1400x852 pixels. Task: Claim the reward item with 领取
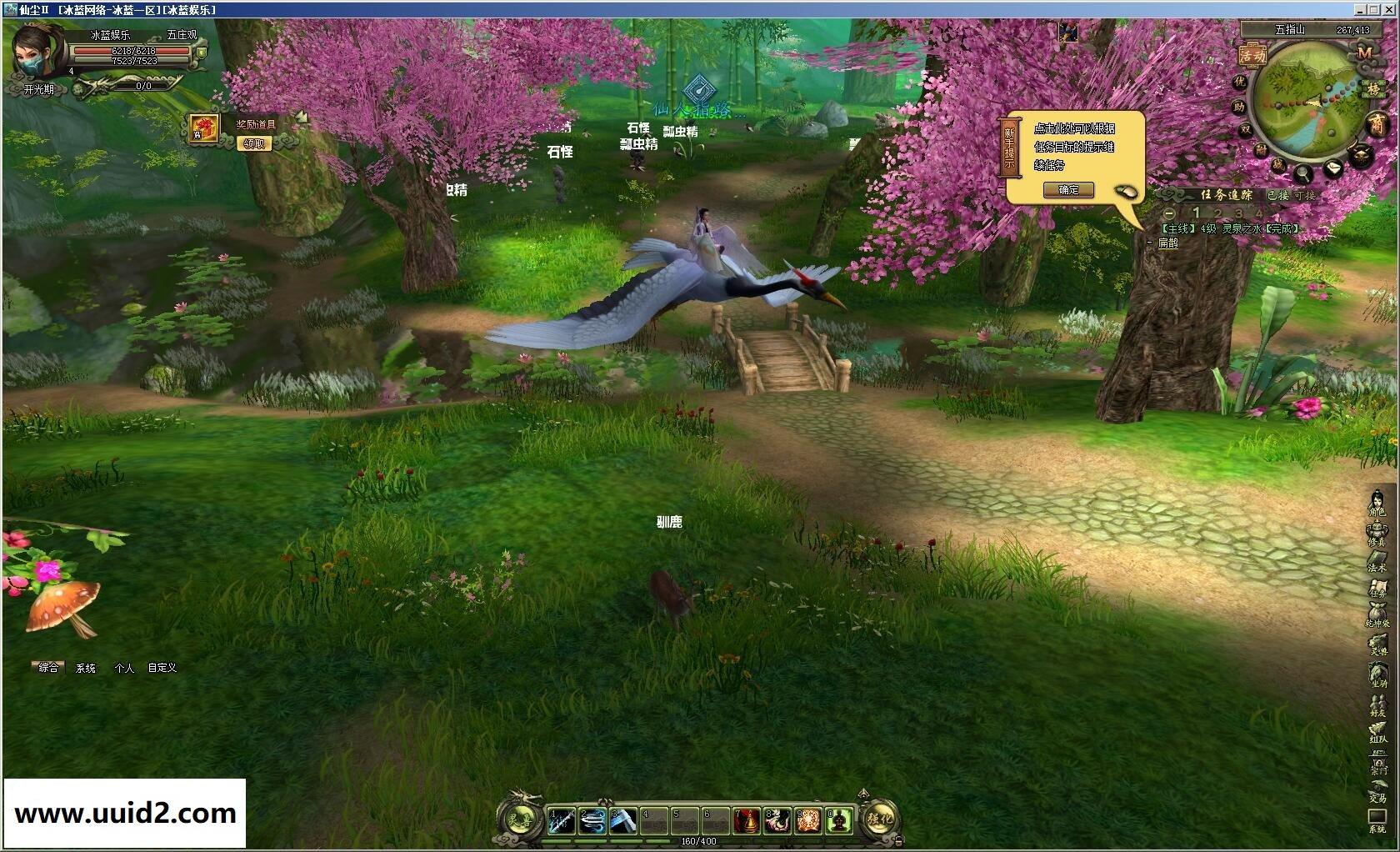(x=254, y=143)
